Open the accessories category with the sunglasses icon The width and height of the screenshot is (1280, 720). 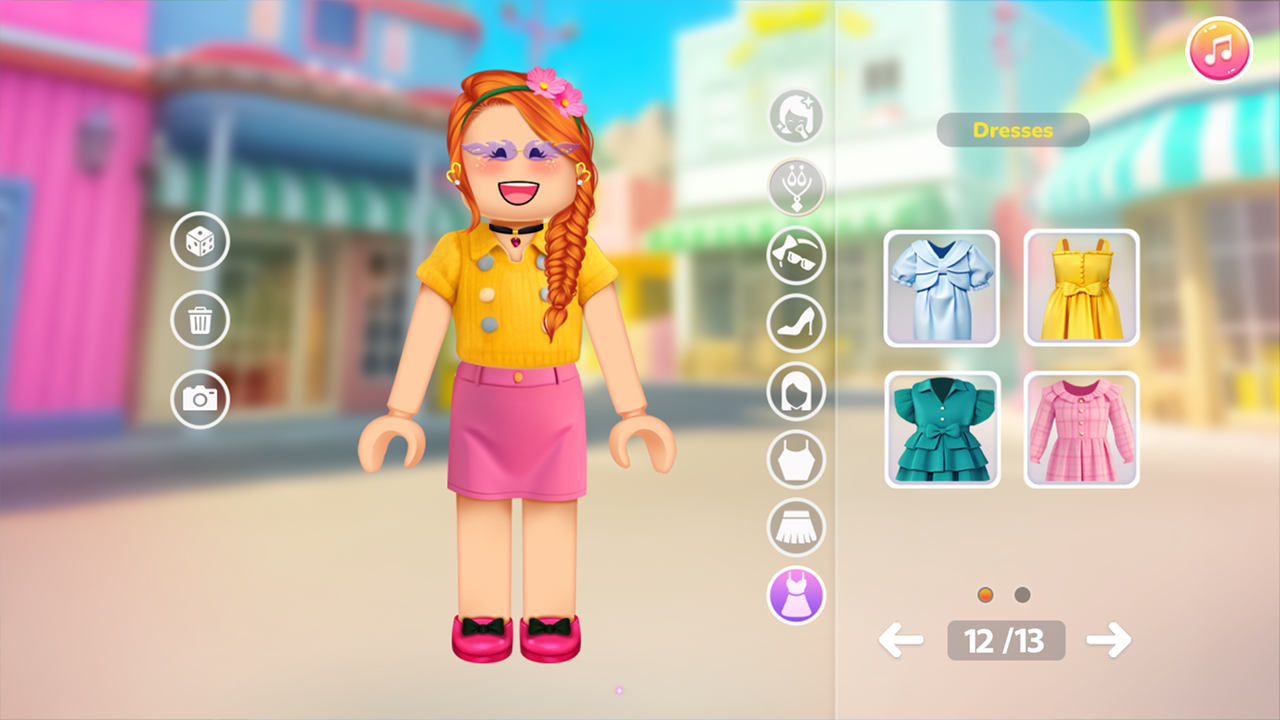pos(796,256)
